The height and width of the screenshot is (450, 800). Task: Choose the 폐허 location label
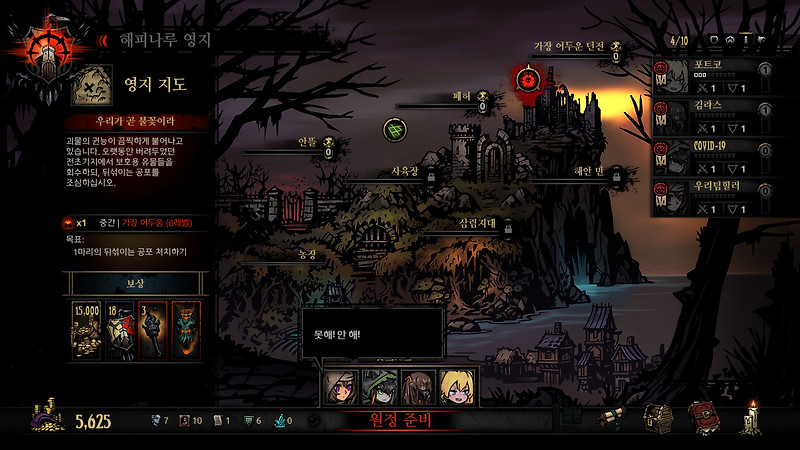(461, 97)
